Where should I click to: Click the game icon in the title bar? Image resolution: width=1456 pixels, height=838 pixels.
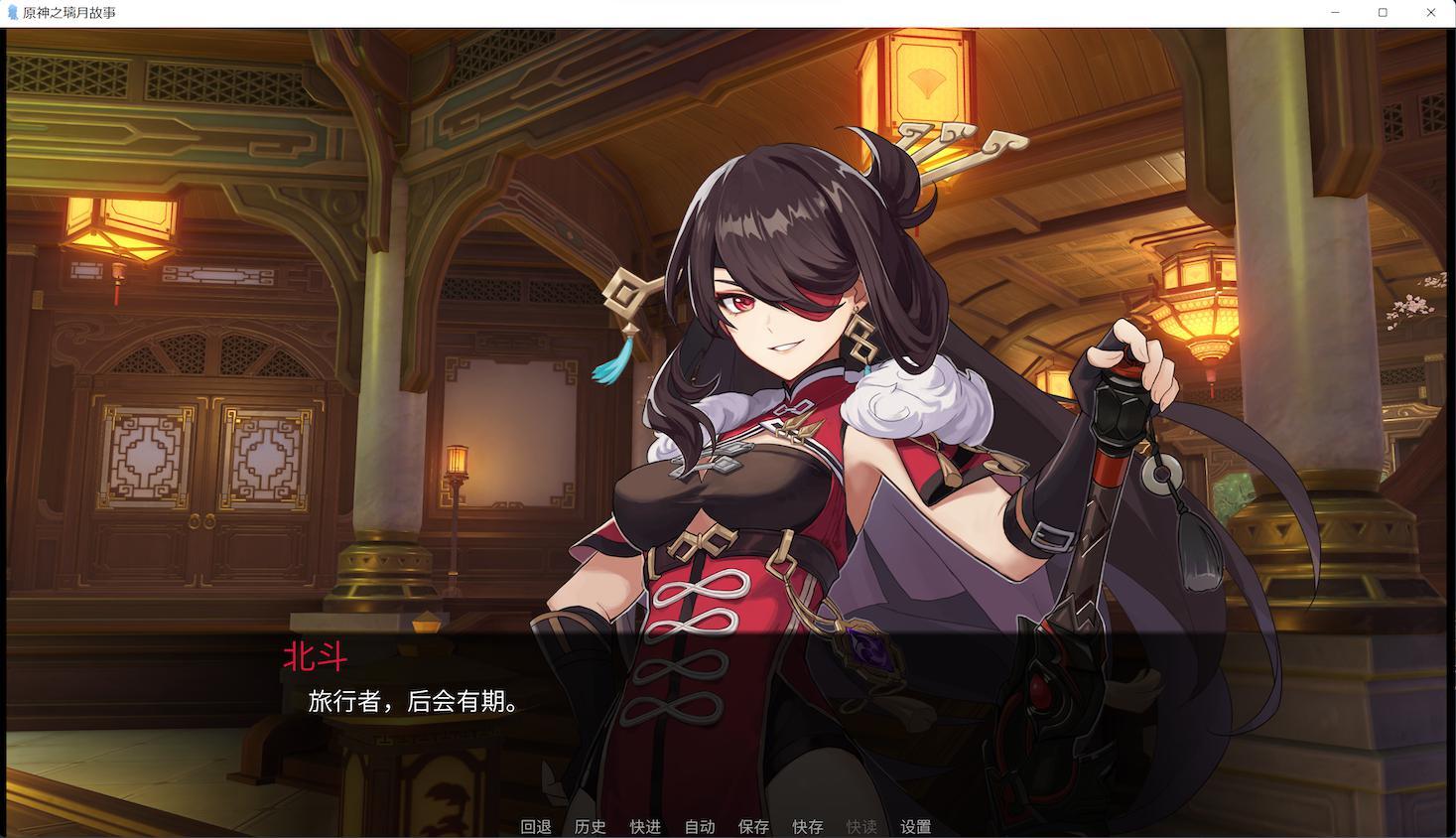(x=12, y=13)
